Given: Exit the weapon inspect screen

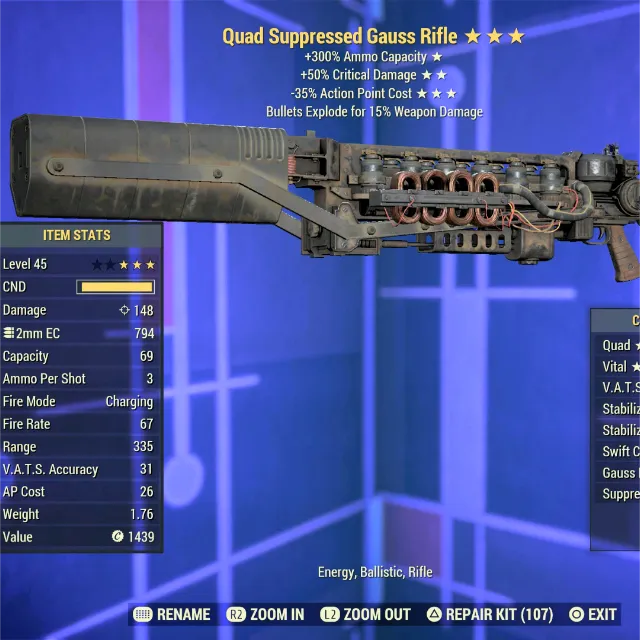Looking at the screenshot, I should 593,614.
